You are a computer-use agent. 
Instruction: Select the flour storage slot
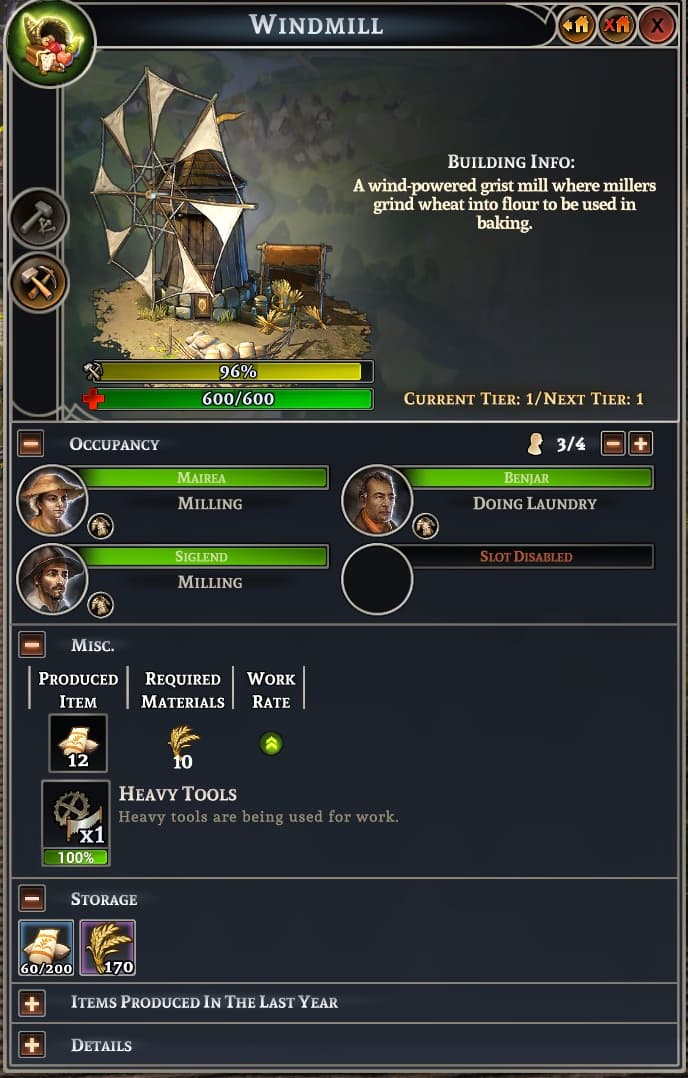[x=46, y=947]
